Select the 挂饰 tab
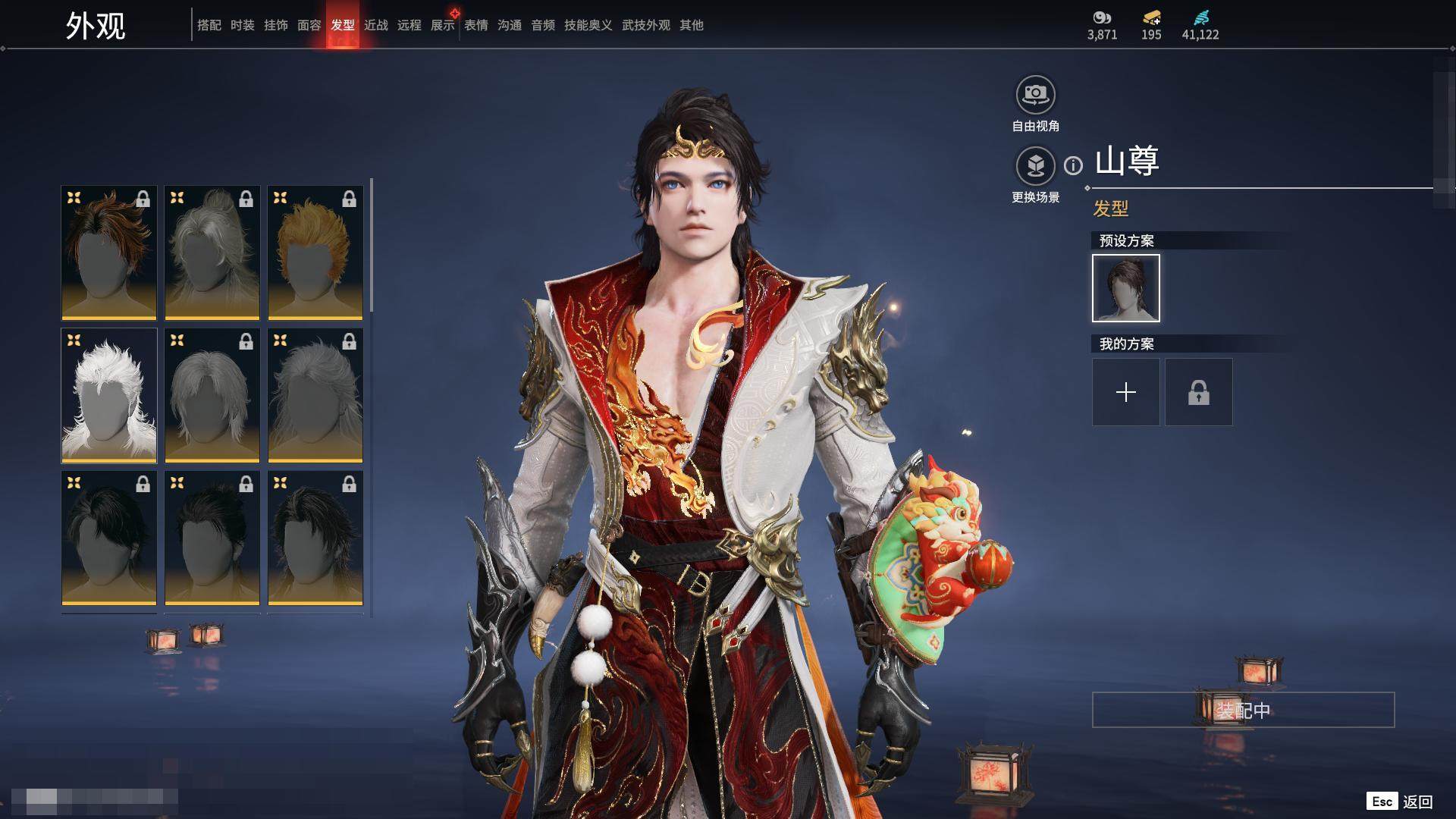Image resolution: width=1456 pixels, height=819 pixels. [275, 25]
